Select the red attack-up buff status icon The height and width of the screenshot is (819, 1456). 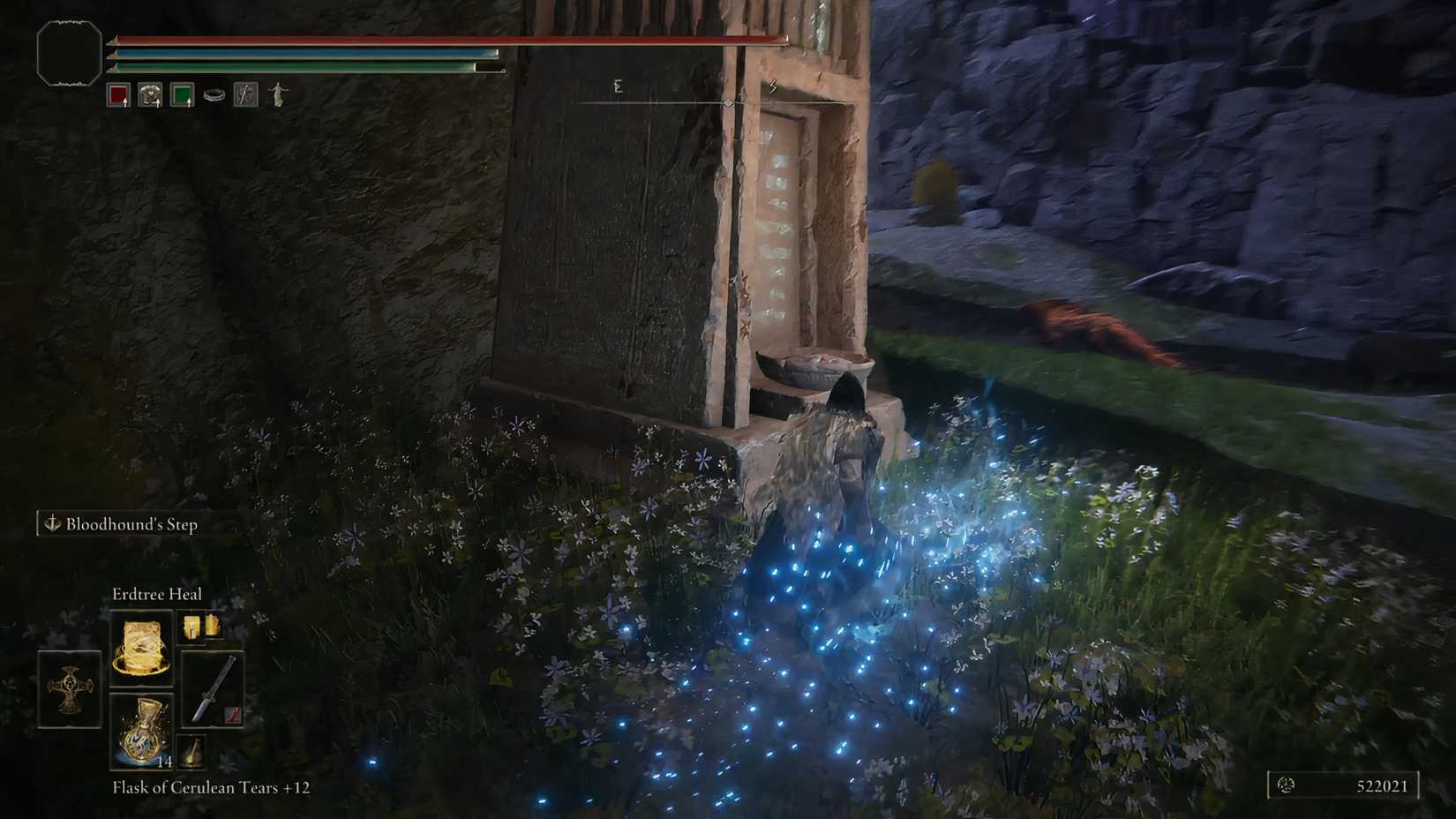point(116,94)
